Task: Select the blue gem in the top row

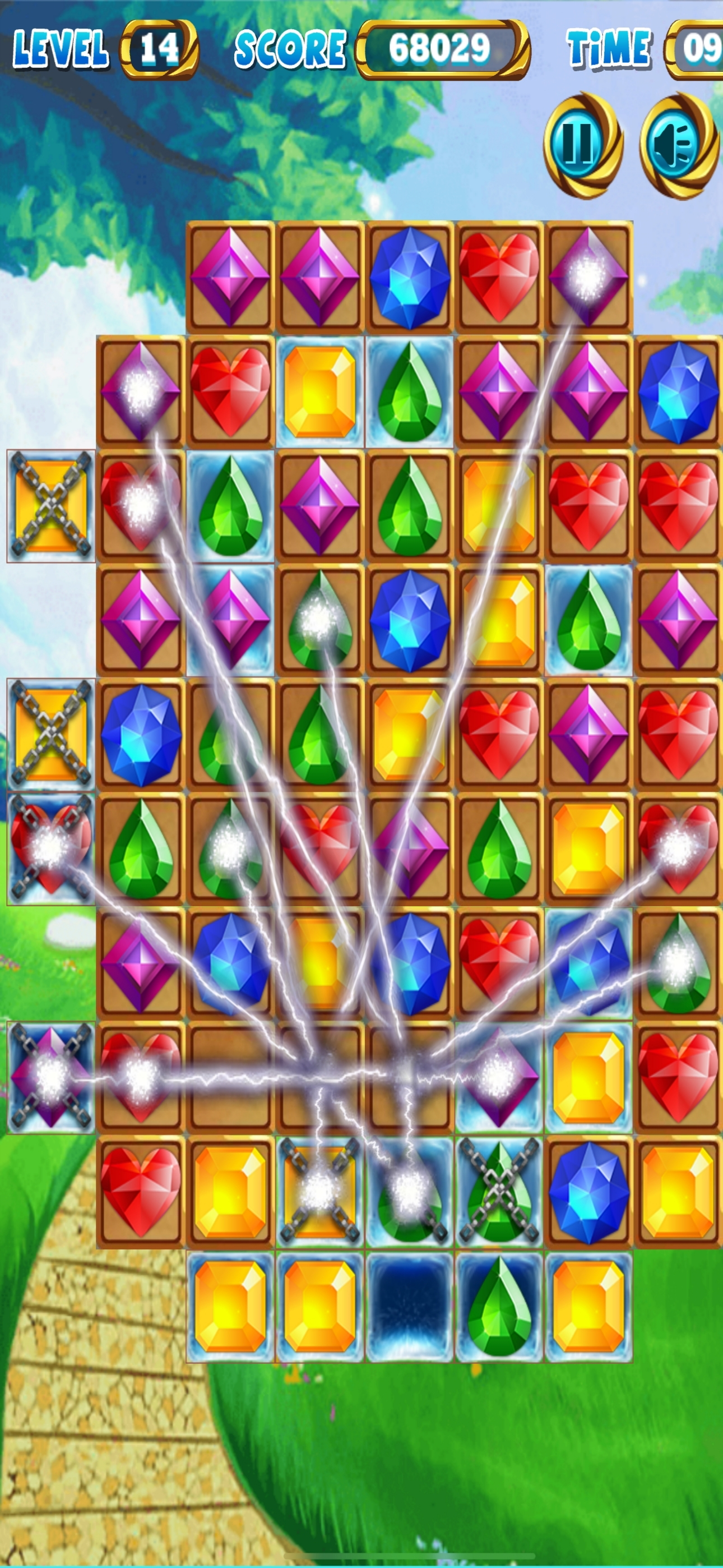Action: pyautogui.click(x=409, y=276)
